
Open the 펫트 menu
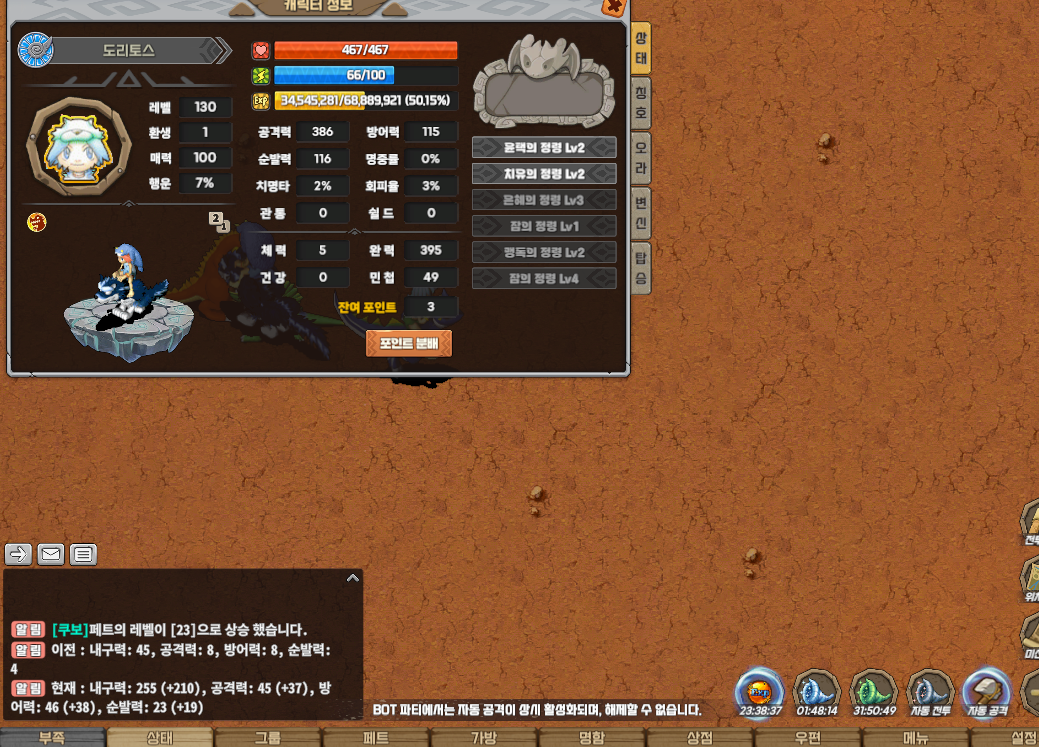pyautogui.click(x=375, y=738)
